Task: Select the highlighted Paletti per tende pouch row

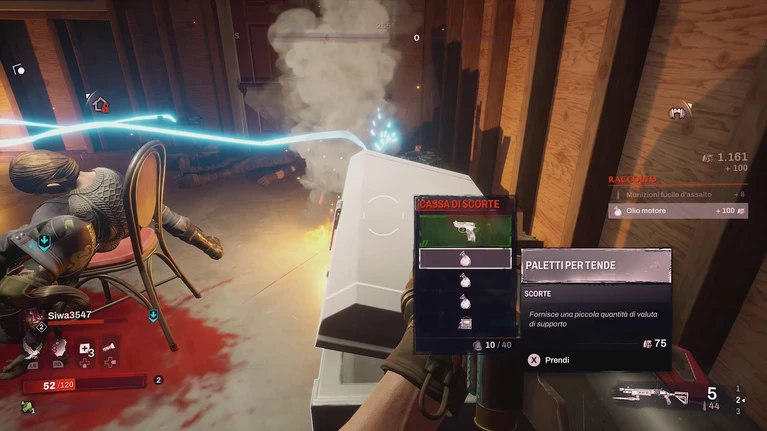Action: pyautogui.click(x=464, y=259)
